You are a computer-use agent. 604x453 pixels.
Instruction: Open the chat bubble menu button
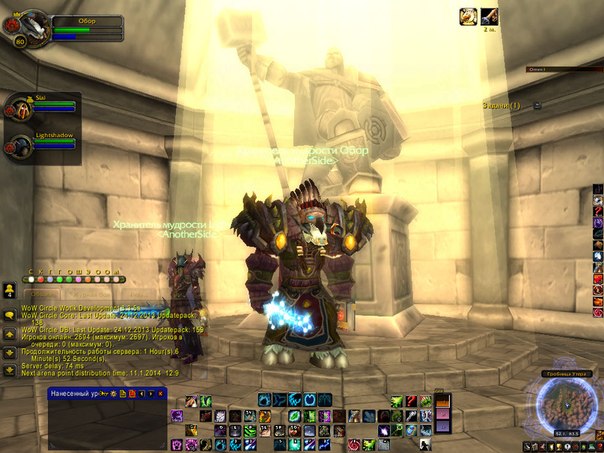9,314
